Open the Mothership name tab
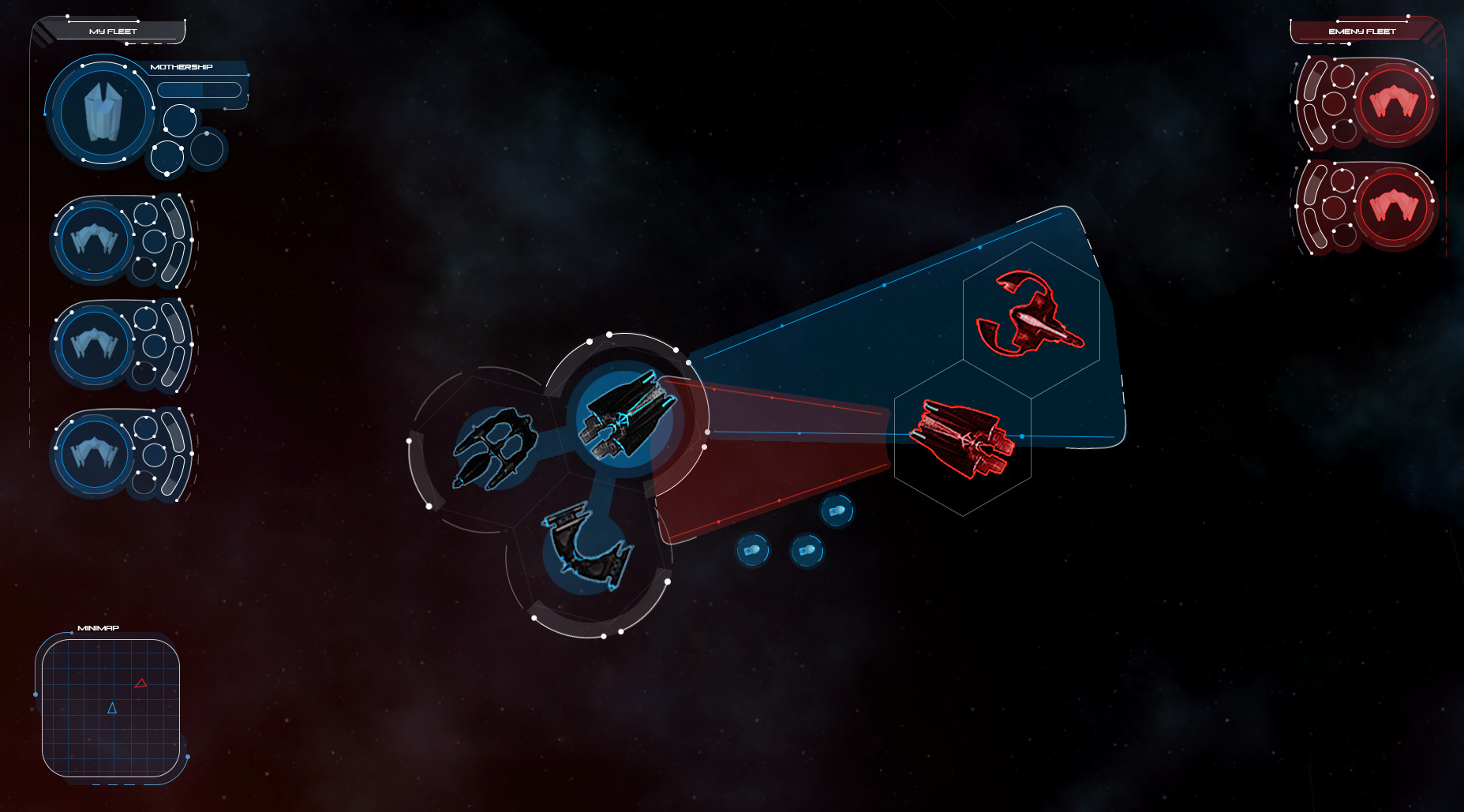1464x812 pixels. tap(182, 66)
